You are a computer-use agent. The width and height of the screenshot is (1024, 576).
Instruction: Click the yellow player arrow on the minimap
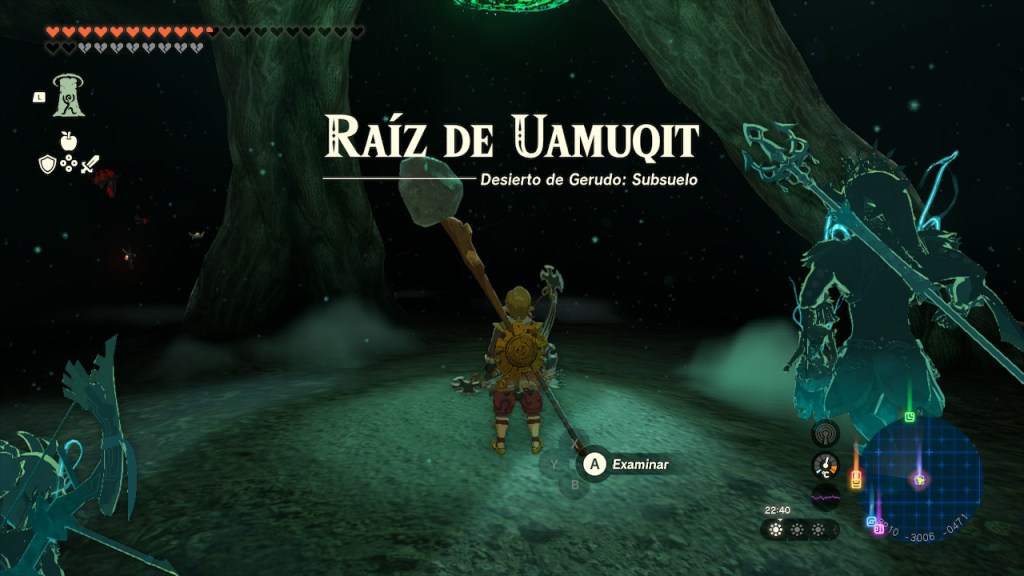tap(919, 480)
